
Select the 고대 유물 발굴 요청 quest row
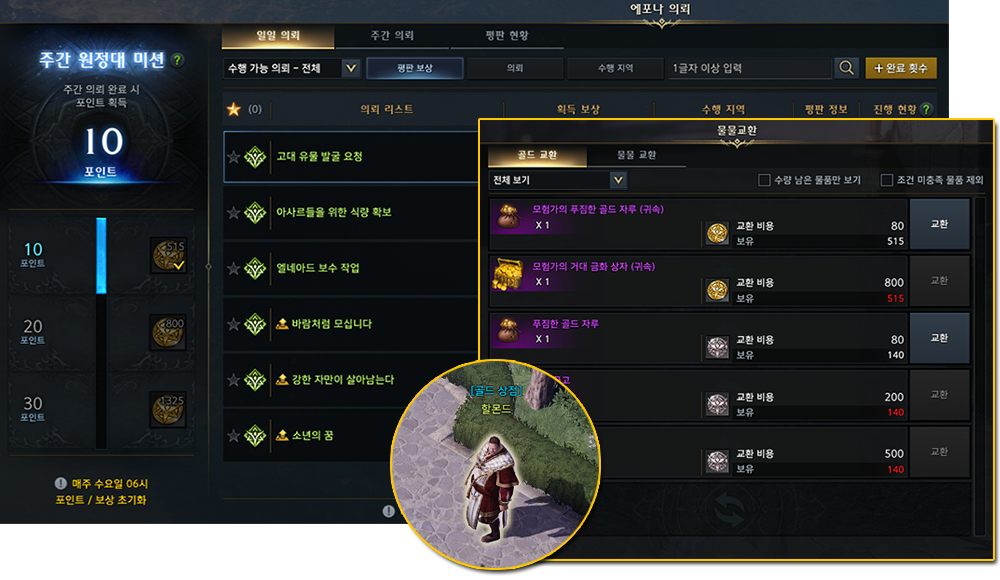click(x=350, y=157)
